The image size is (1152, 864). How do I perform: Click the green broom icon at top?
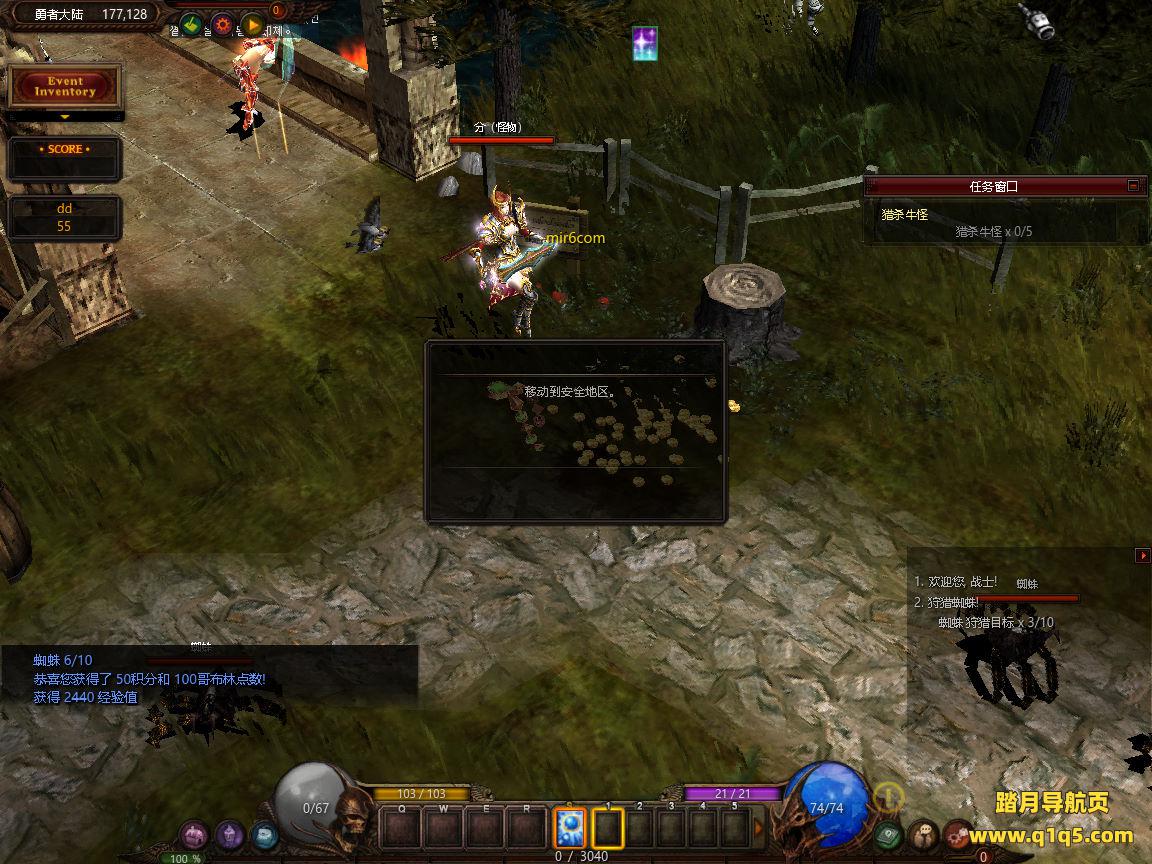pos(193,25)
